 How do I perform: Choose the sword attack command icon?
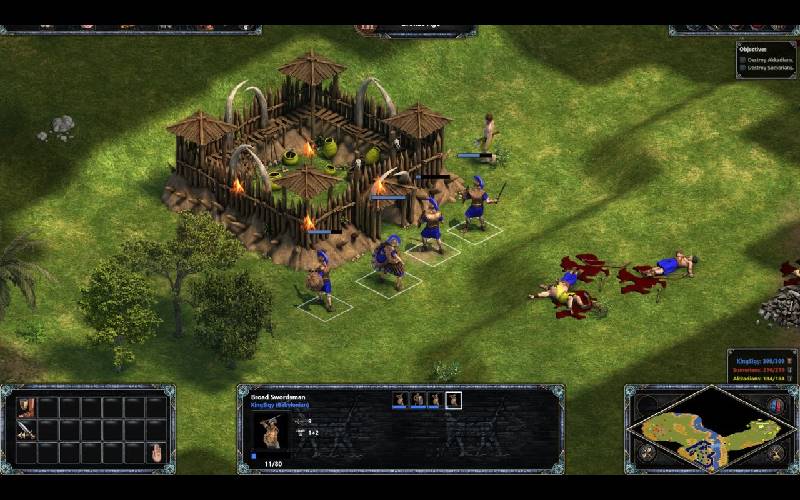[x=25, y=430]
